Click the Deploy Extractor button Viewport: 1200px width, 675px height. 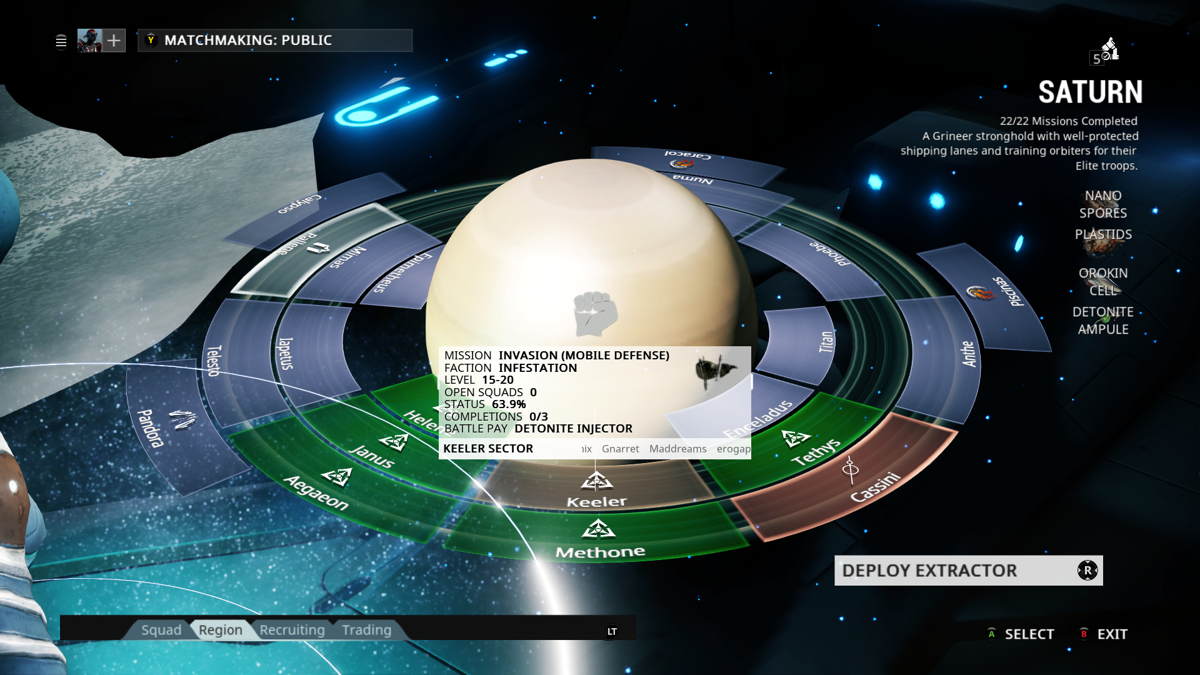tap(967, 571)
